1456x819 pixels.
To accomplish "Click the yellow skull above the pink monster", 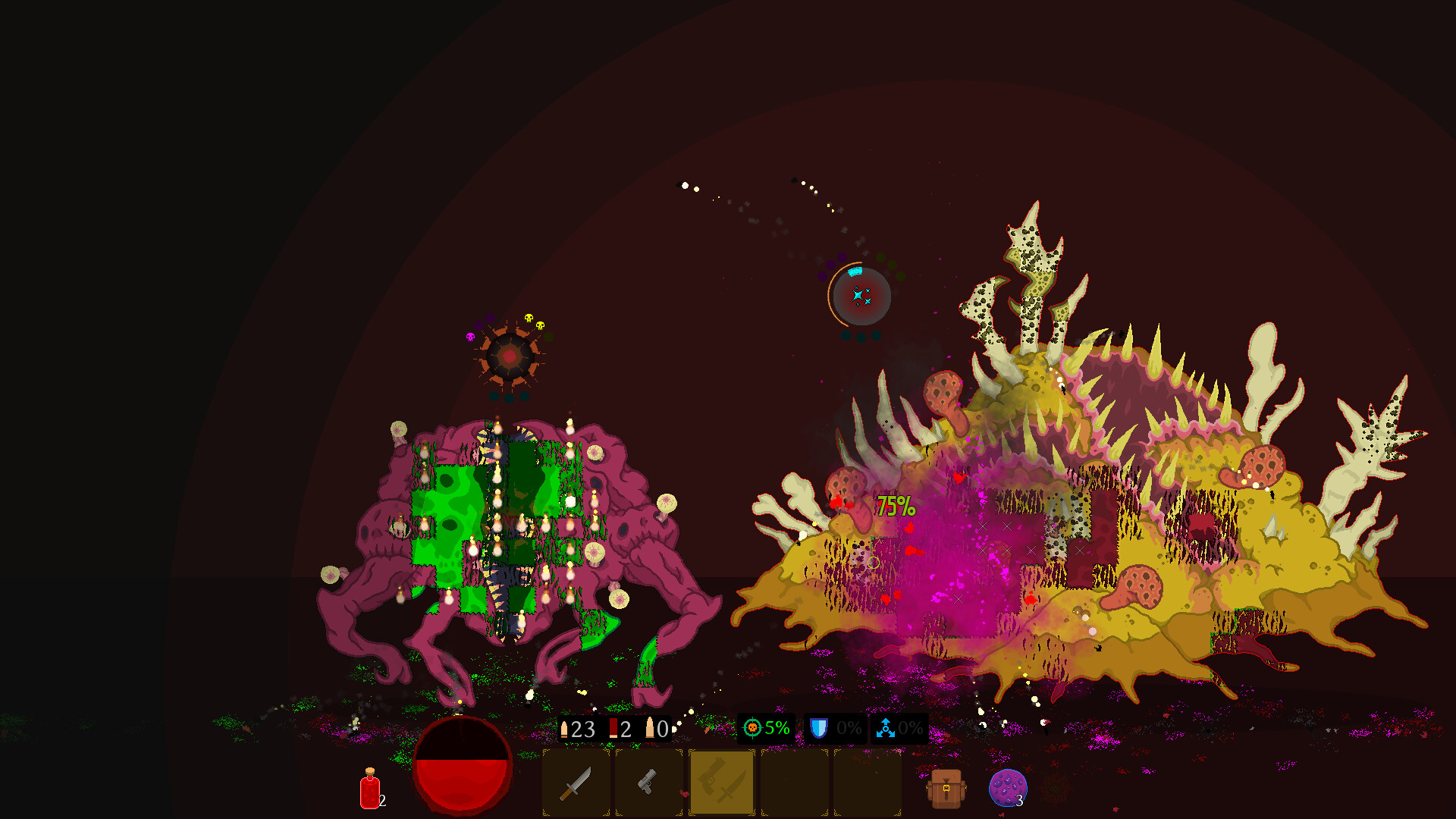I will tap(529, 318).
